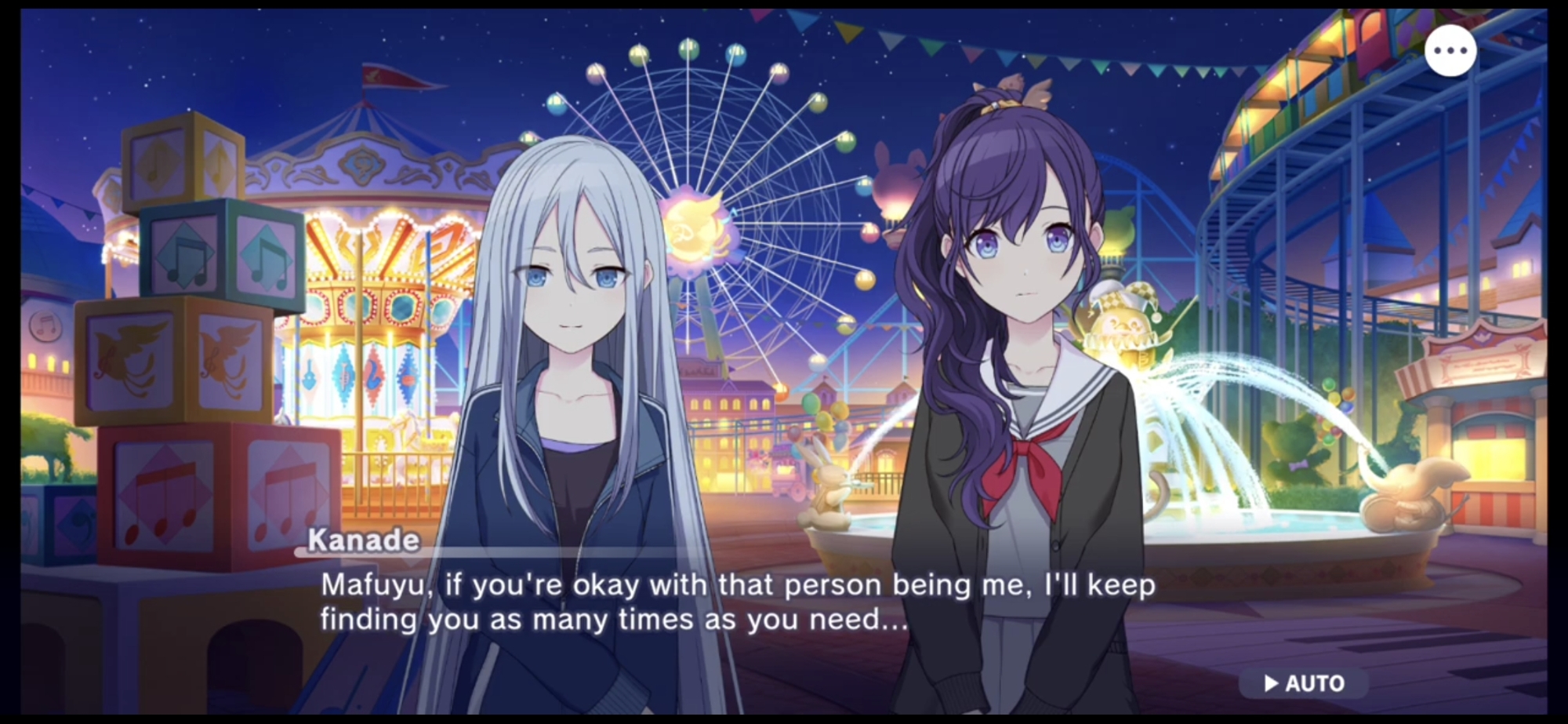Viewport: 1568px width, 724px height.
Task: Advance Kanade's dialogue text box
Action: (x=737, y=602)
